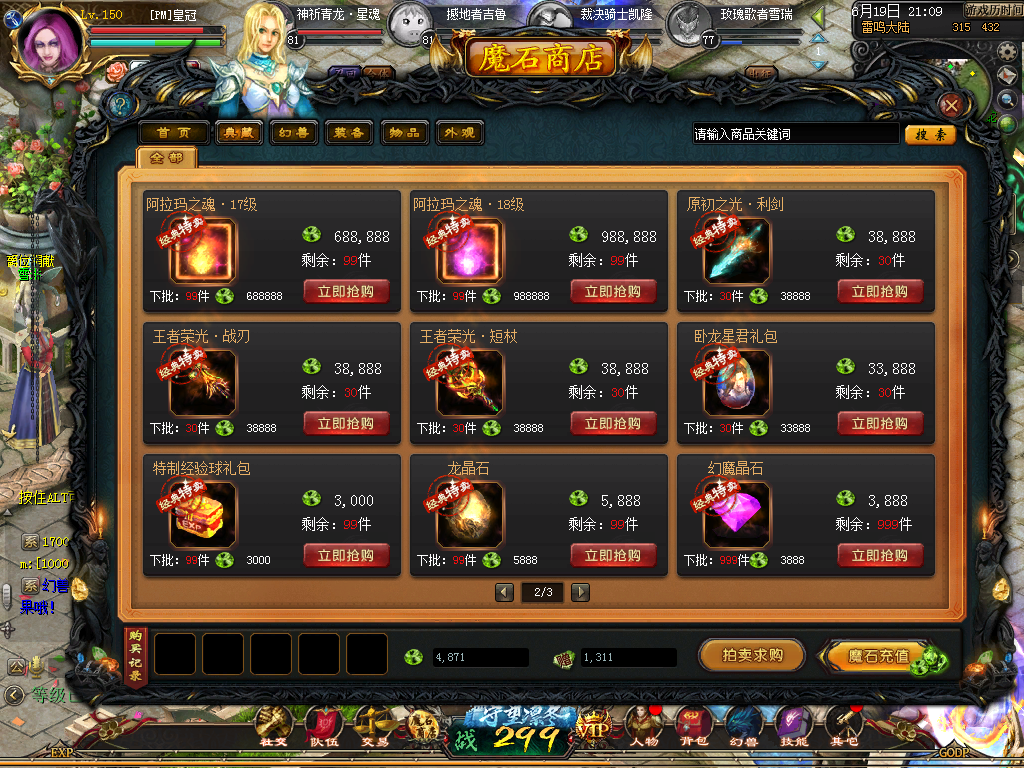Switch to the 物品 category tab
Screen dimensions: 1024x768
pyautogui.click(x=405, y=133)
